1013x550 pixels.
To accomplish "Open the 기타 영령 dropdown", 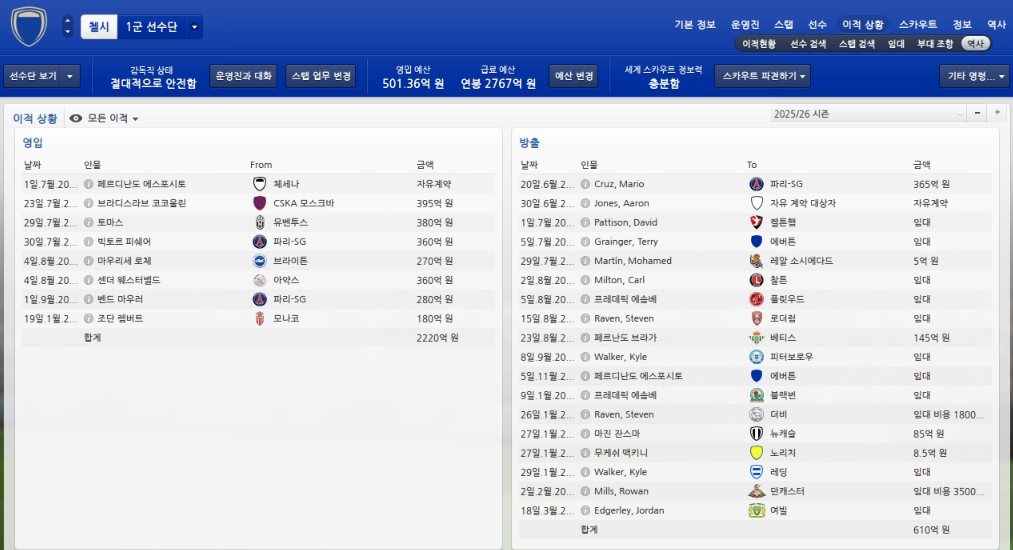I will 973,76.
